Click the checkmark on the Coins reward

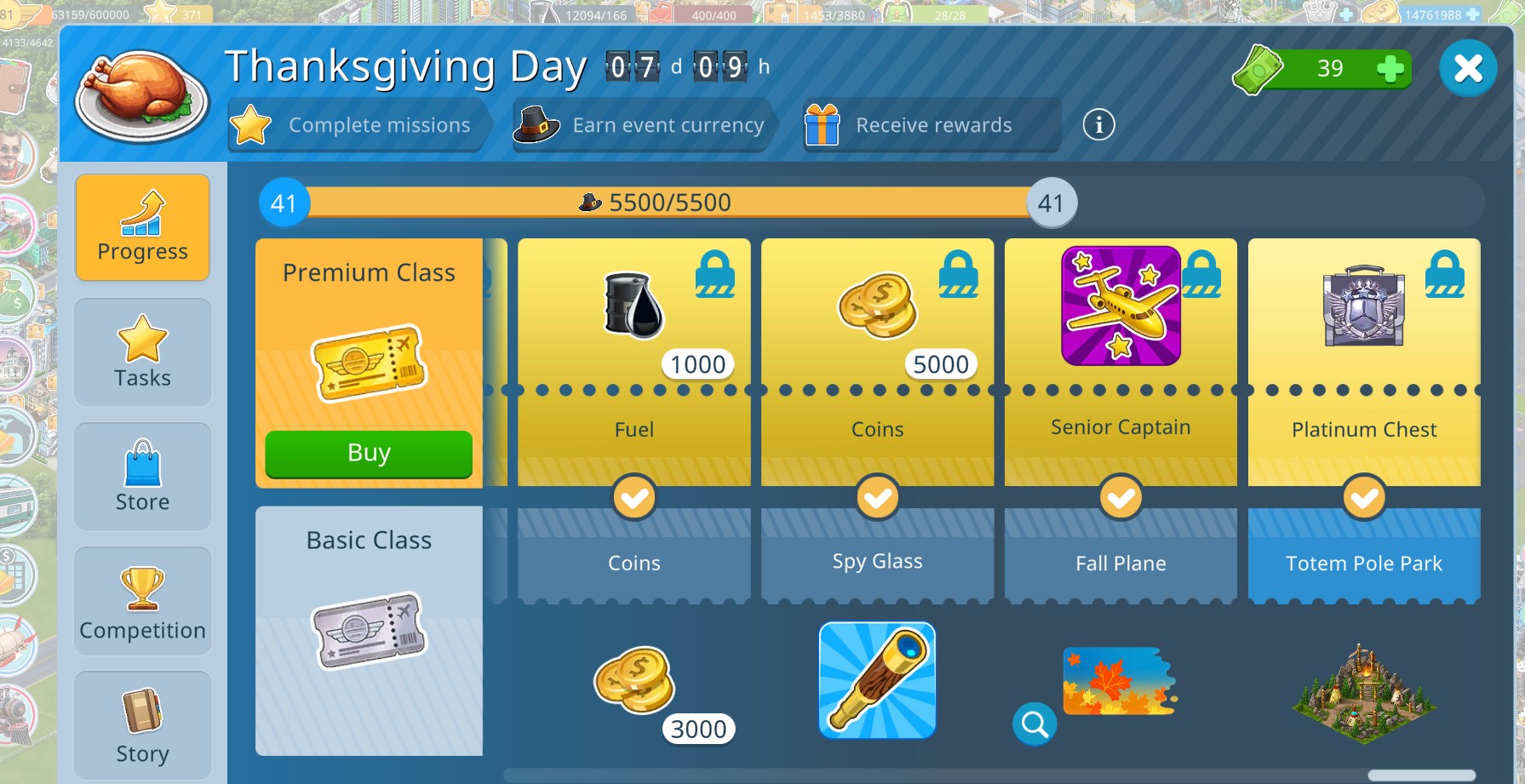click(x=634, y=498)
